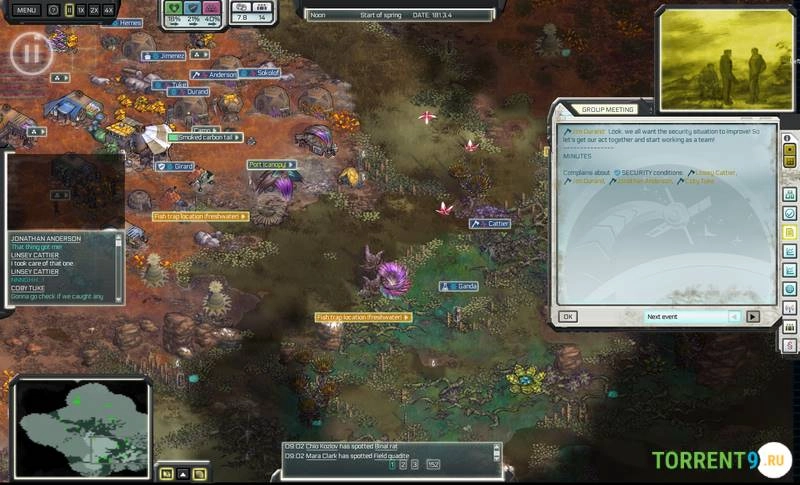Select colonist label Ganda

coord(461,286)
